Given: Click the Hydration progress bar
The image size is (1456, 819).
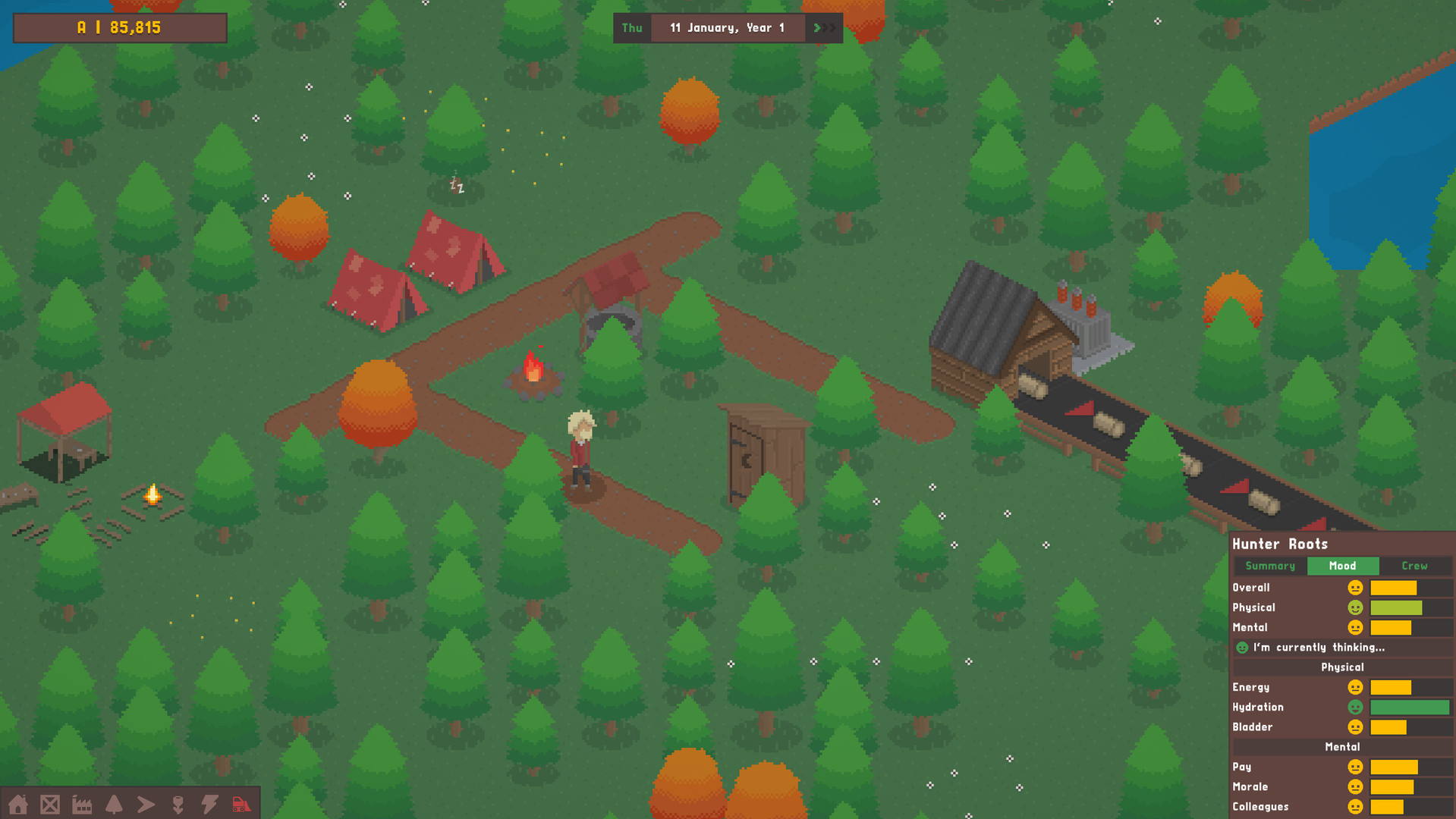Looking at the screenshot, I should tap(1410, 707).
